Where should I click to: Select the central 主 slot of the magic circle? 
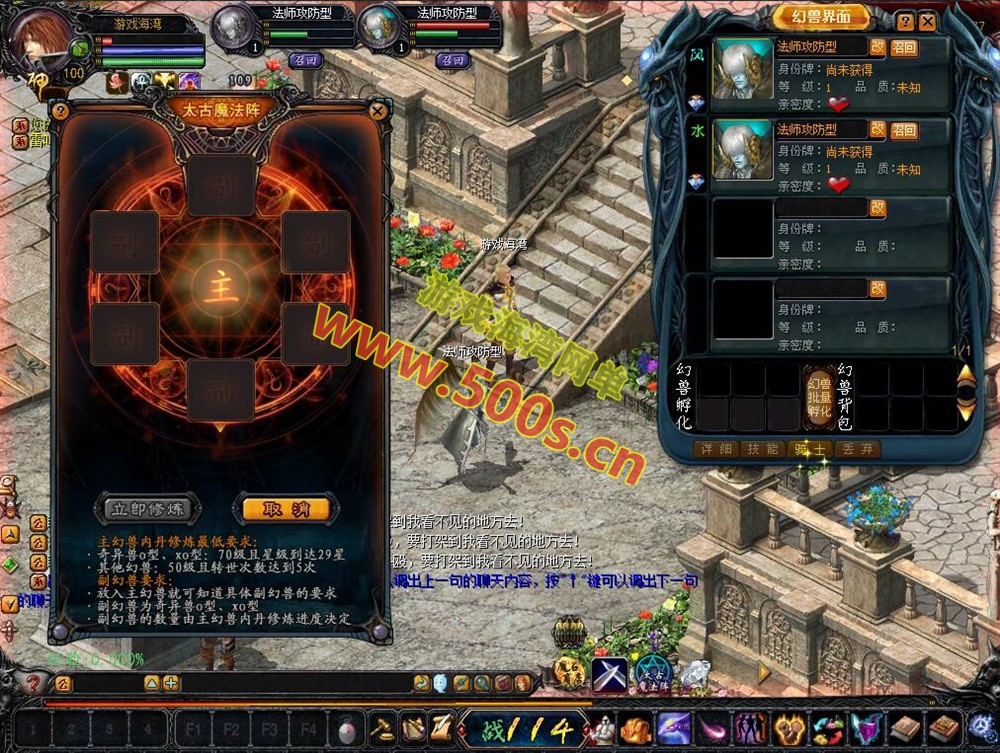221,287
